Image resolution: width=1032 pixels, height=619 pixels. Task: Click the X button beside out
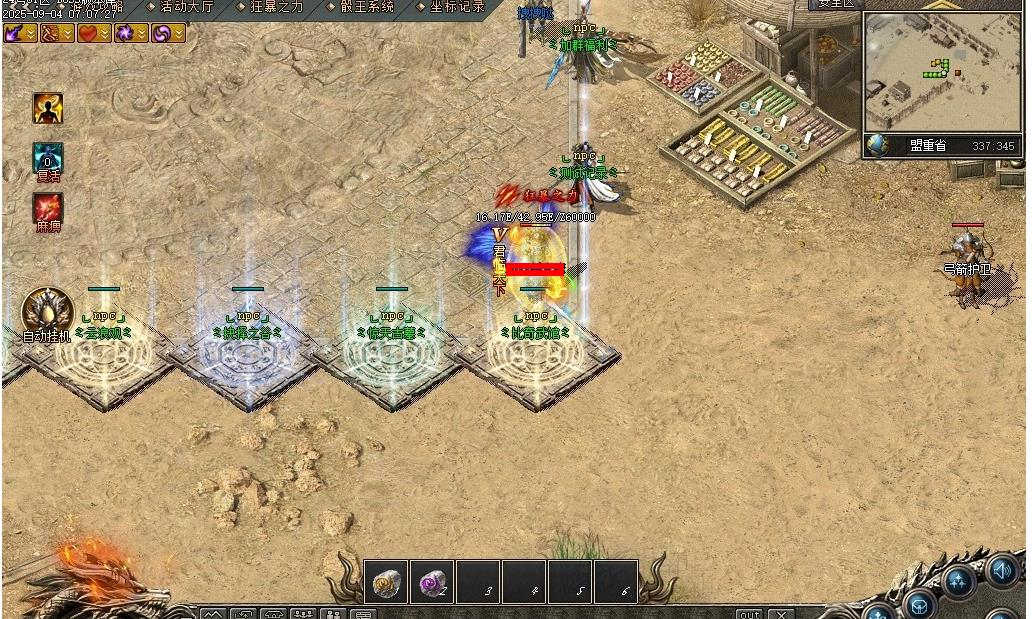pyautogui.click(x=781, y=614)
